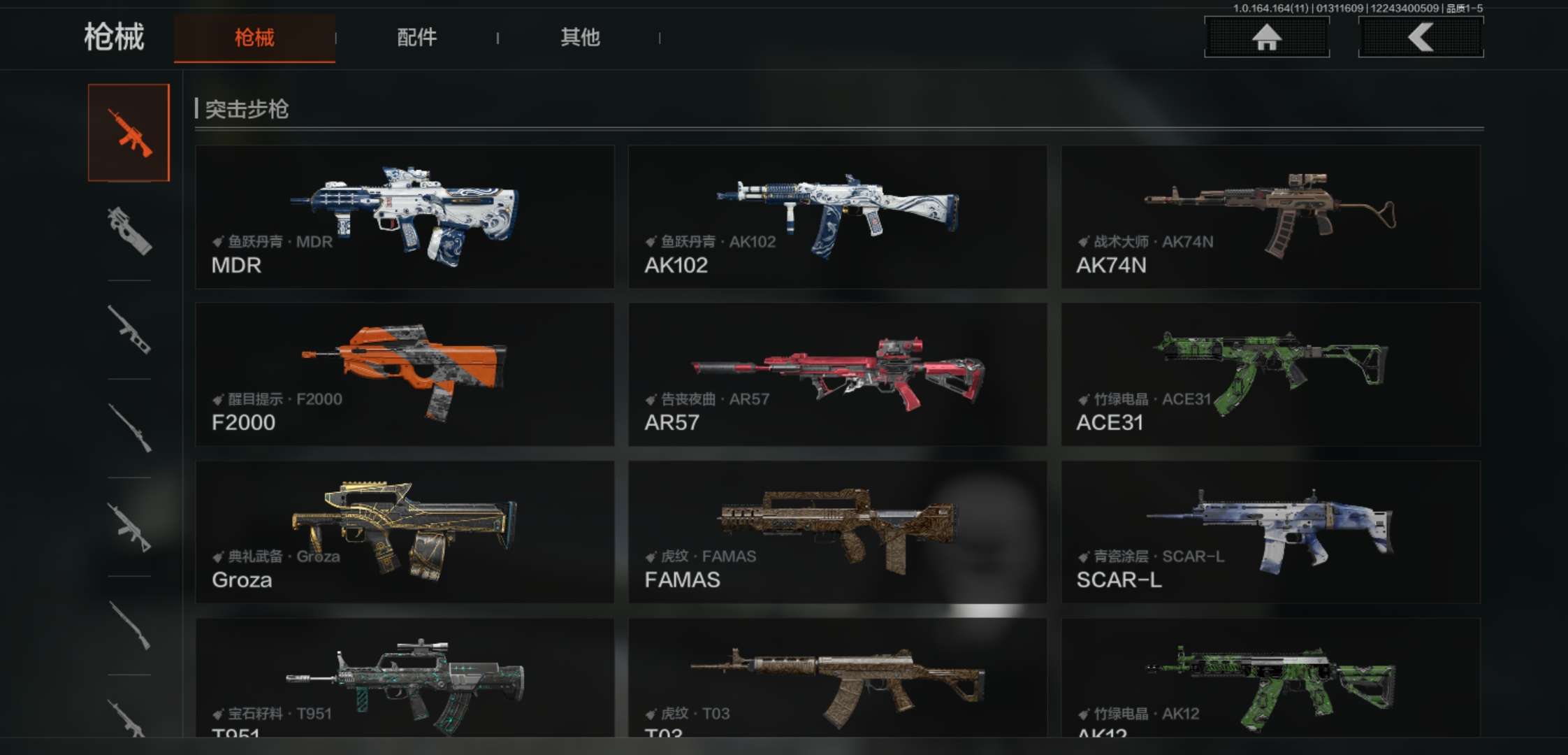Select the red AR57 card
Screen dimensions: 1568x755
pos(837,374)
